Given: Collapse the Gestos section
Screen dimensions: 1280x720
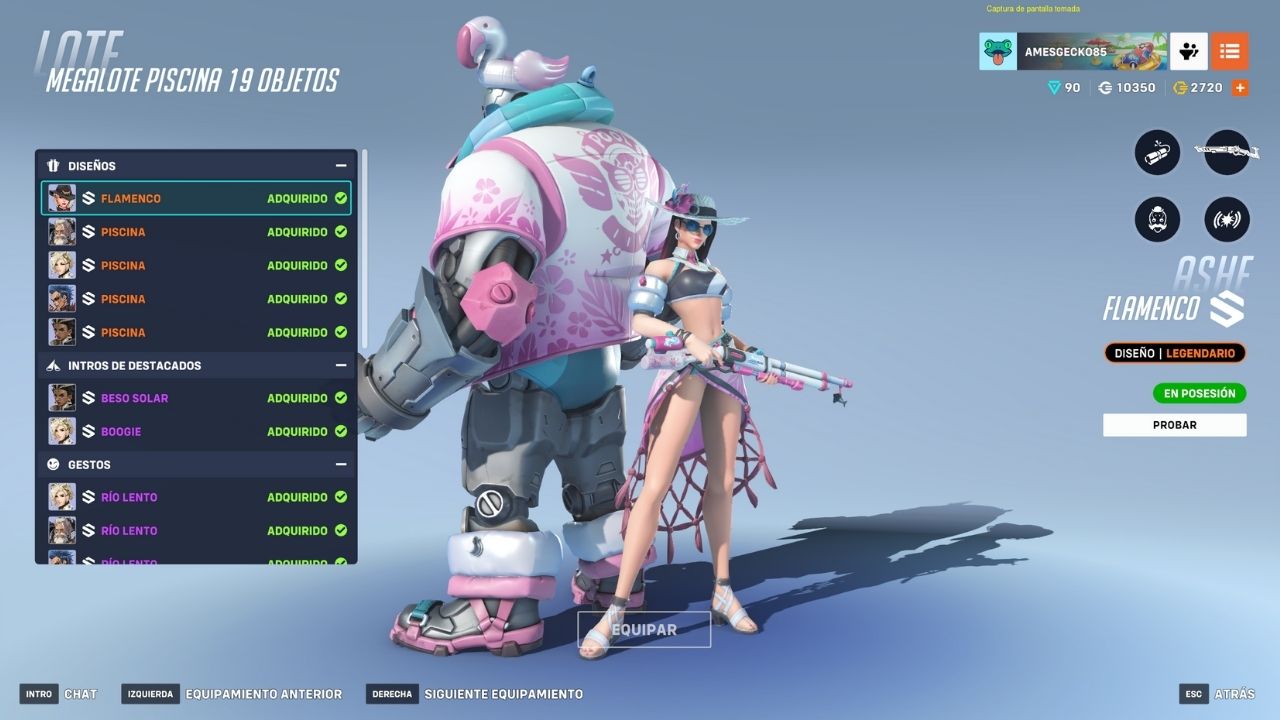Looking at the screenshot, I should pos(341,465).
